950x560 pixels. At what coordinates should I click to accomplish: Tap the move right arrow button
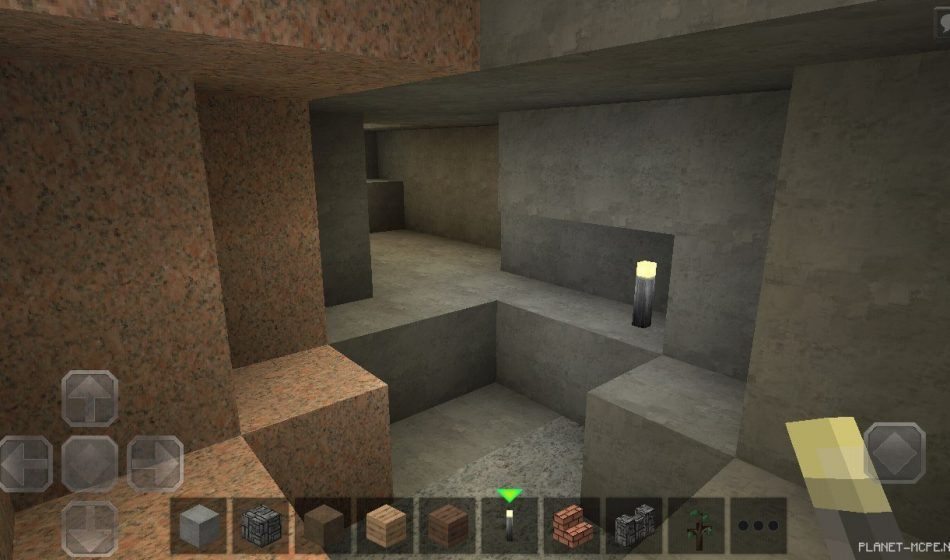click(155, 463)
